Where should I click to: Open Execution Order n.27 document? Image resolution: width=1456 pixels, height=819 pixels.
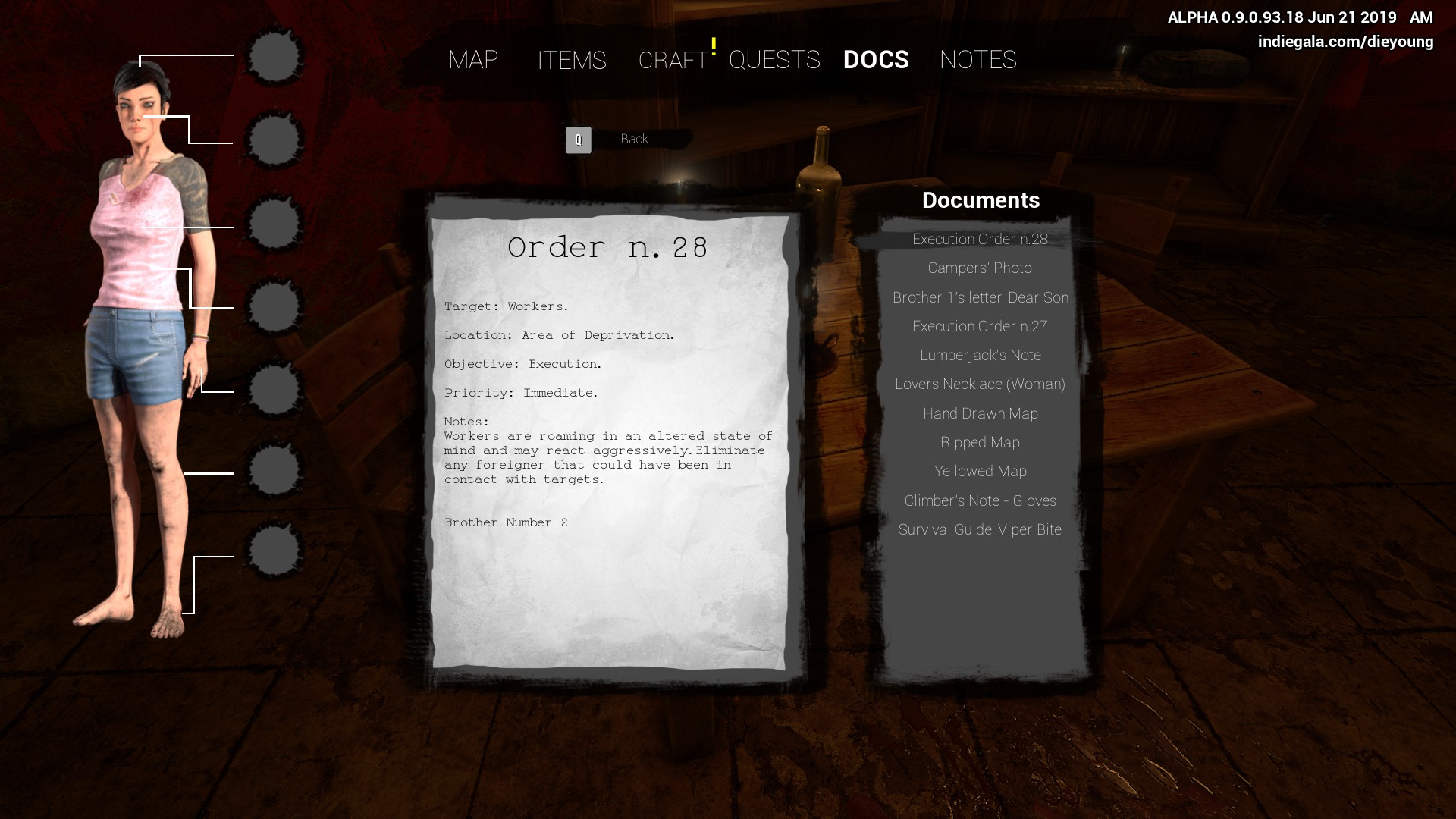tap(980, 327)
